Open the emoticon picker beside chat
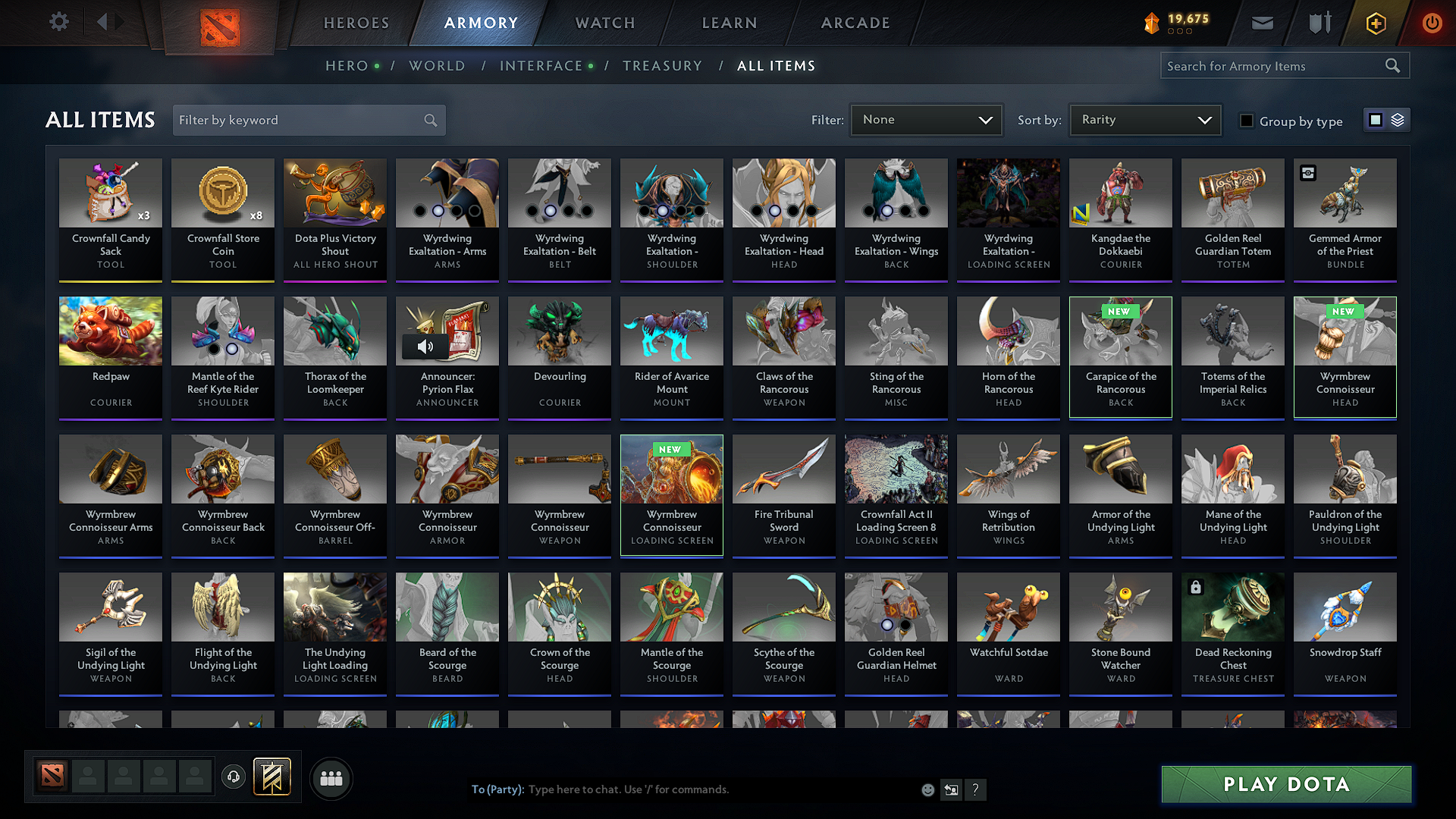 927,789
